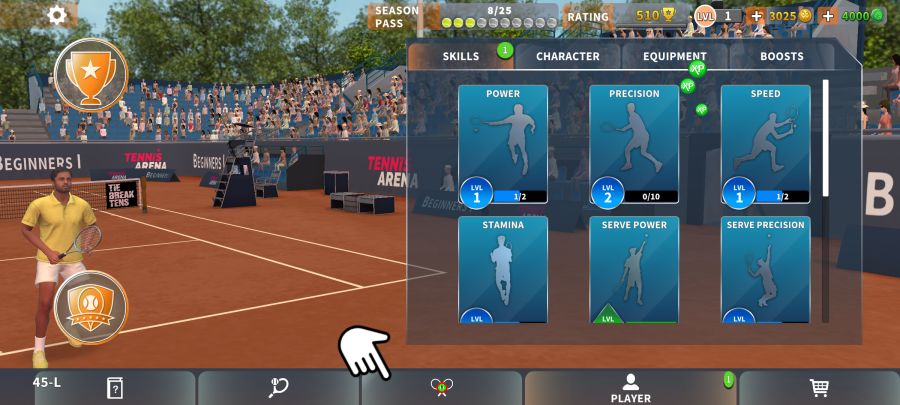Switch to the Skills tab
900x405 pixels.
(461, 57)
